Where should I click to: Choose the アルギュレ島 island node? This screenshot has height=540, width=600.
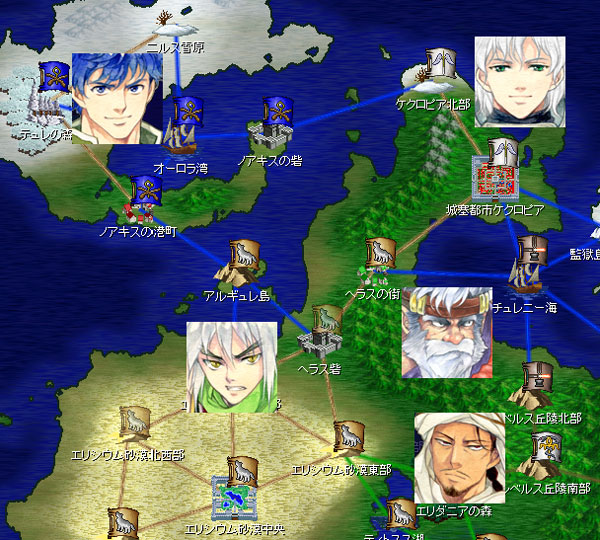click(x=240, y=264)
